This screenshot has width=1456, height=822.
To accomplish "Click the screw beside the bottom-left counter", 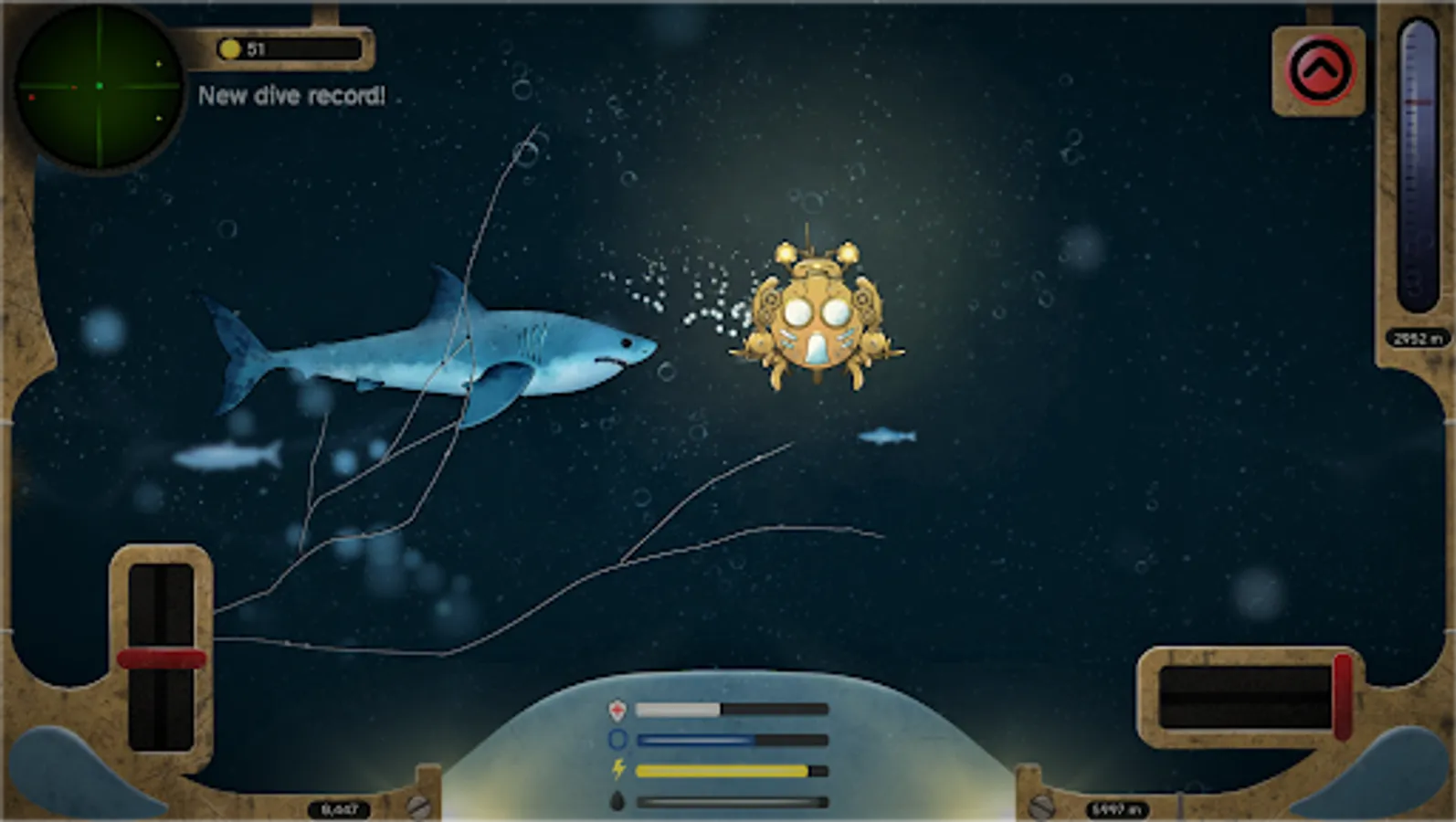I will coord(420,807).
